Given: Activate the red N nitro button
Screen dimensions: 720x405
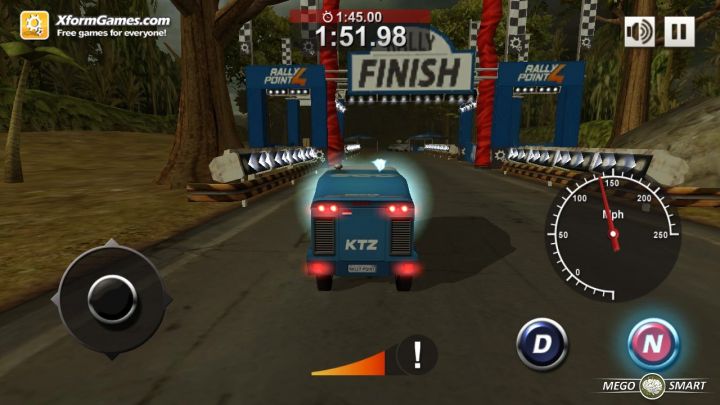Looking at the screenshot, I should point(653,344).
